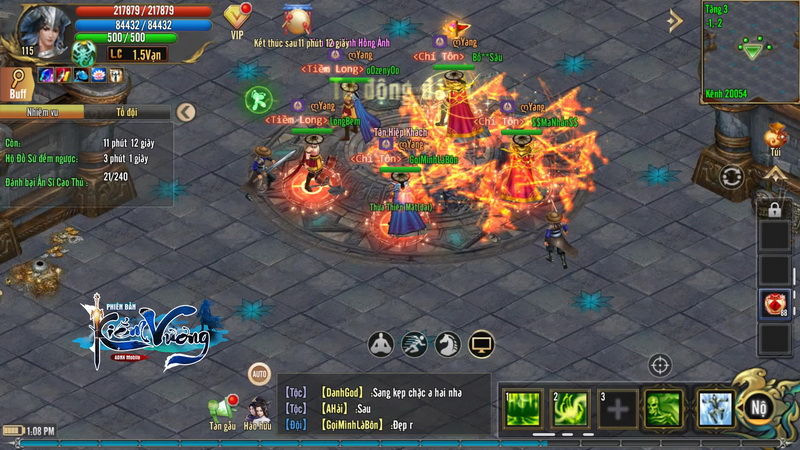Viewport: 800px width, 450px height.
Task: Click the drum event icon
Action: [x=297, y=19]
